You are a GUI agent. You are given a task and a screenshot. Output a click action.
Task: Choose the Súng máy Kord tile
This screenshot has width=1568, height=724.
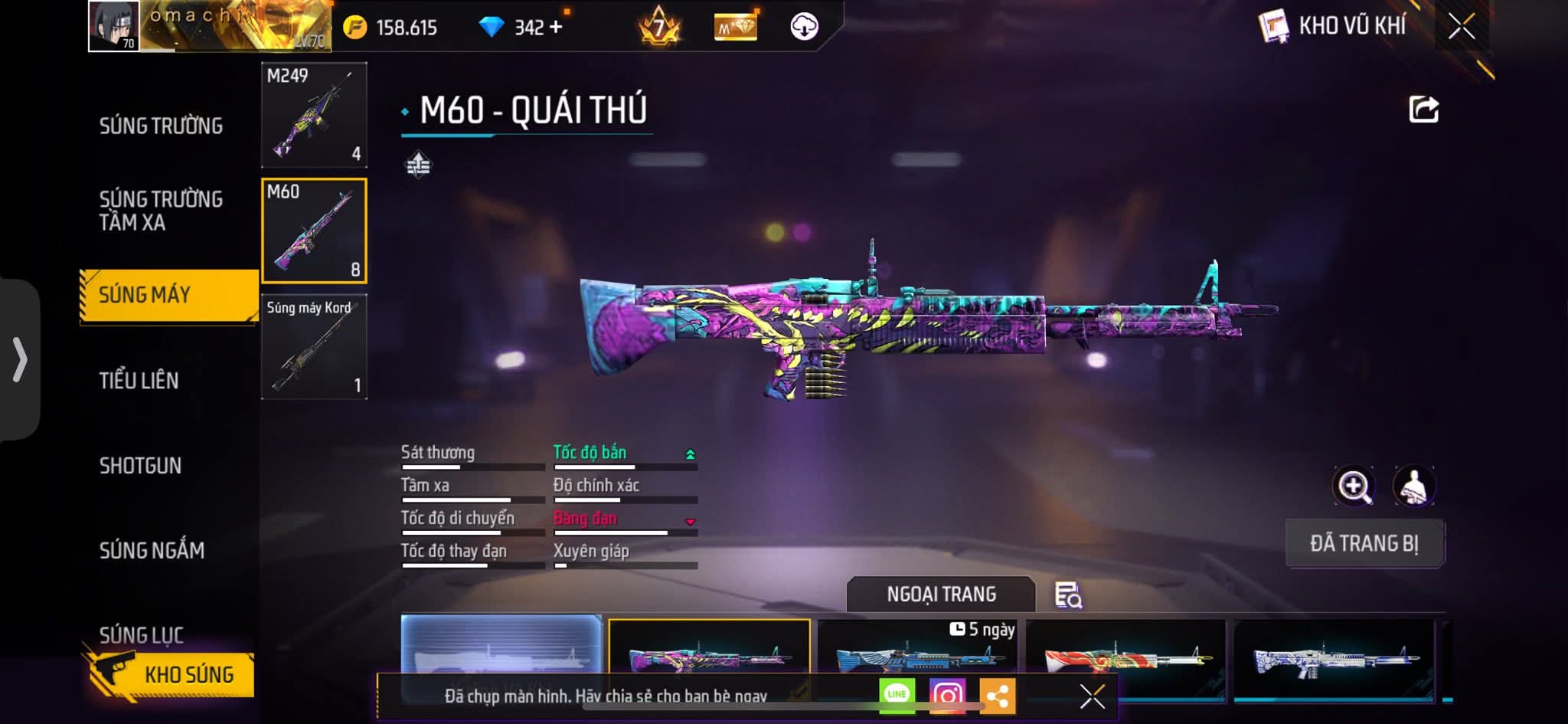(314, 347)
